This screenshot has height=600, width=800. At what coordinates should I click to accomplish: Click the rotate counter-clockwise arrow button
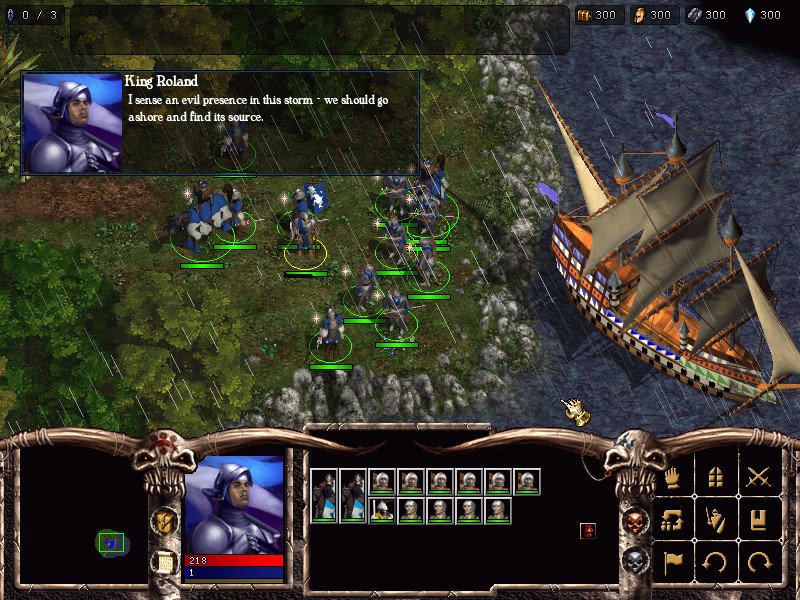pos(717,562)
